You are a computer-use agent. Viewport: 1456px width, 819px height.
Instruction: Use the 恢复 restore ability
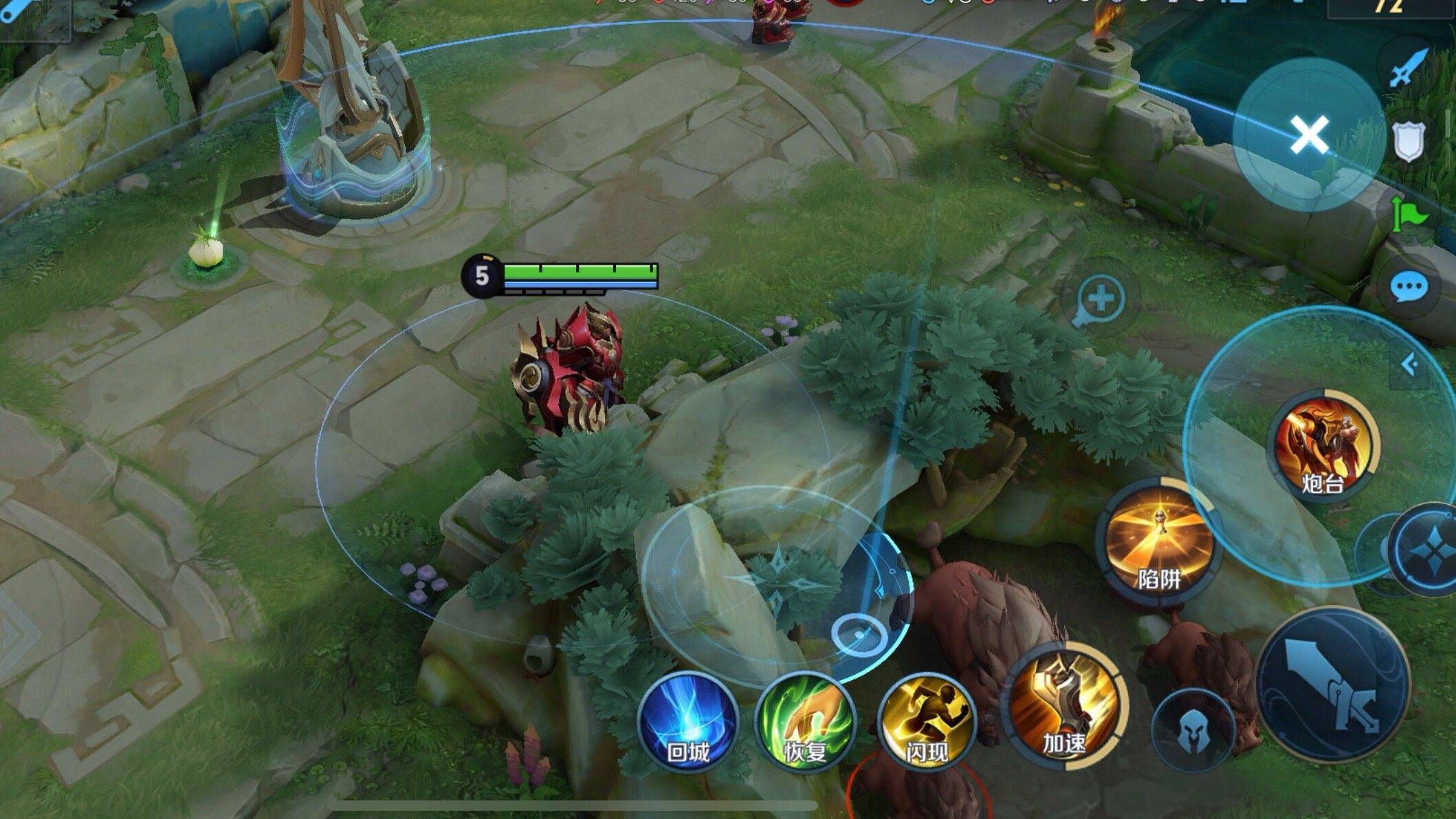point(805,720)
